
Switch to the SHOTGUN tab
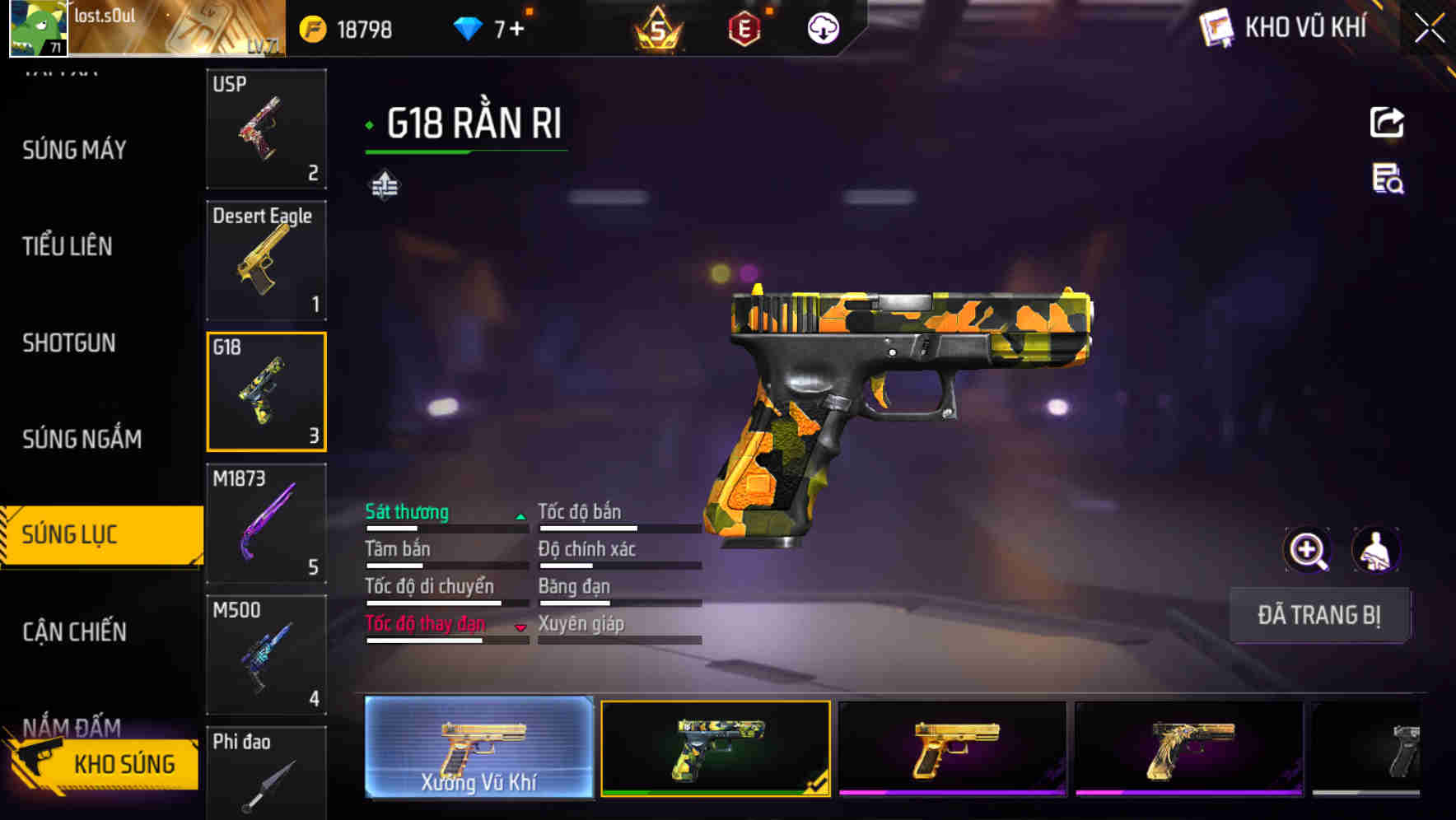[69, 342]
